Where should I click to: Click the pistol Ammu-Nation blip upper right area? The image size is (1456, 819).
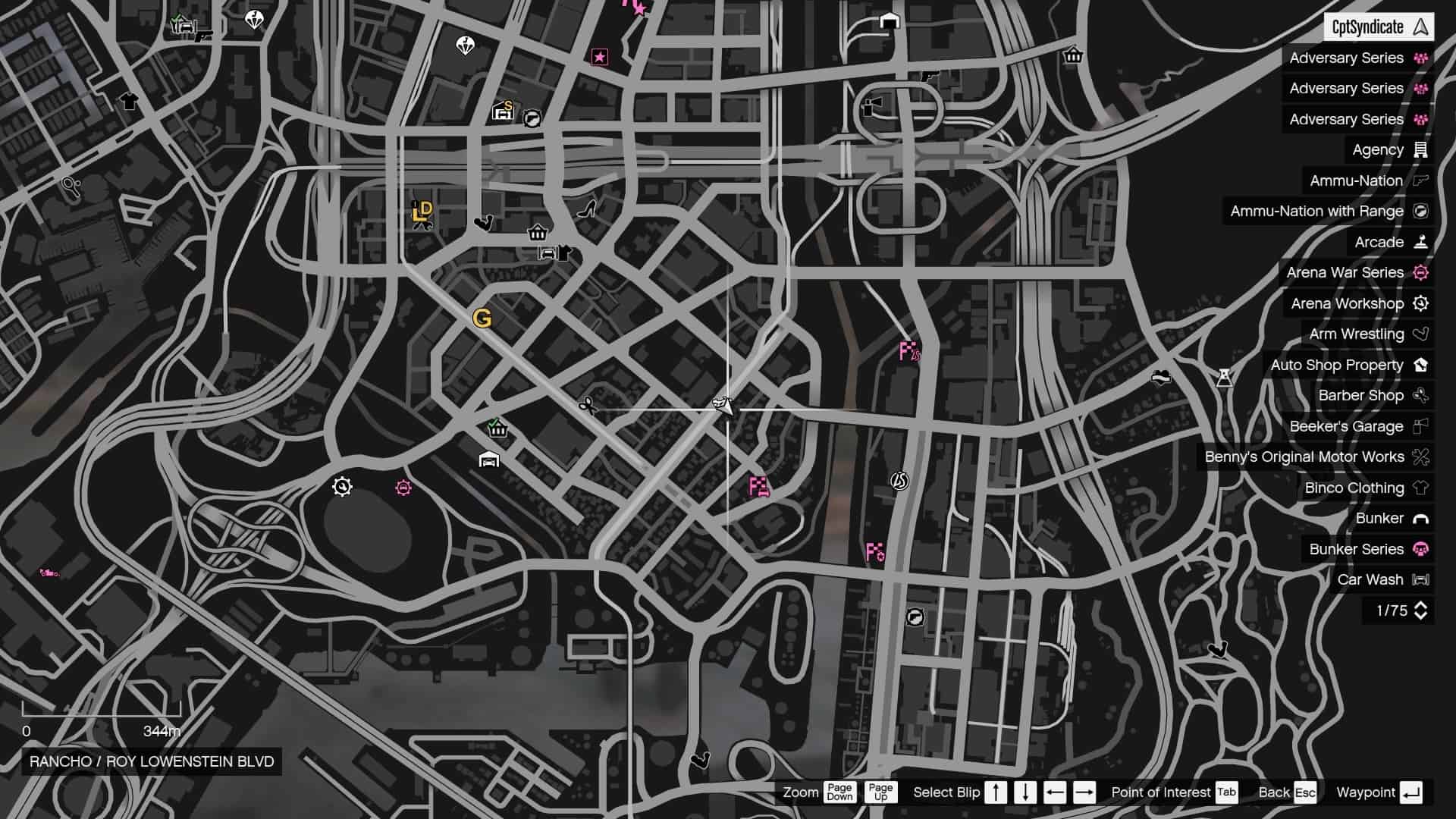[x=930, y=78]
